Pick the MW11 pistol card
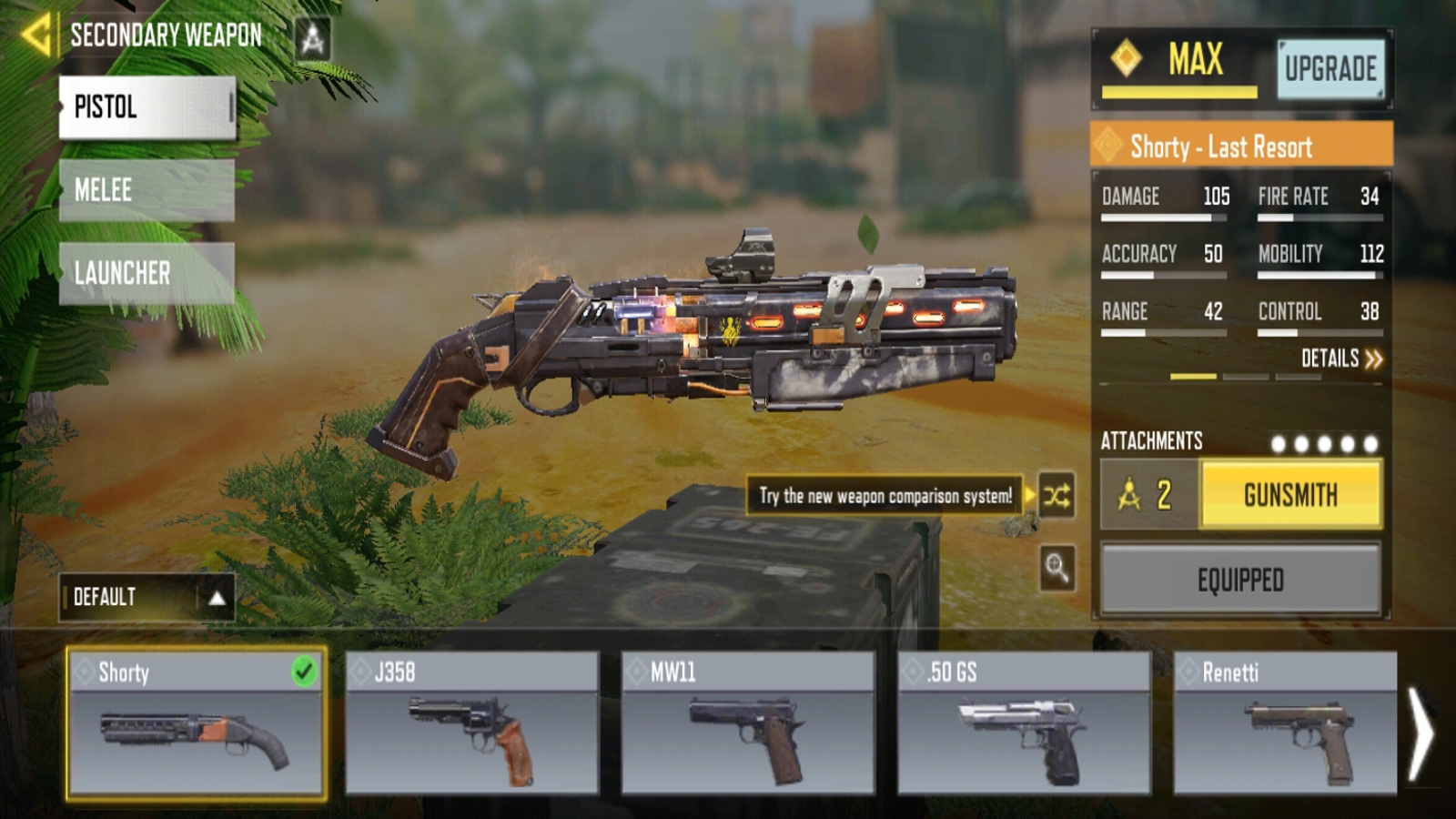Viewport: 1456px width, 819px height. click(x=748, y=723)
